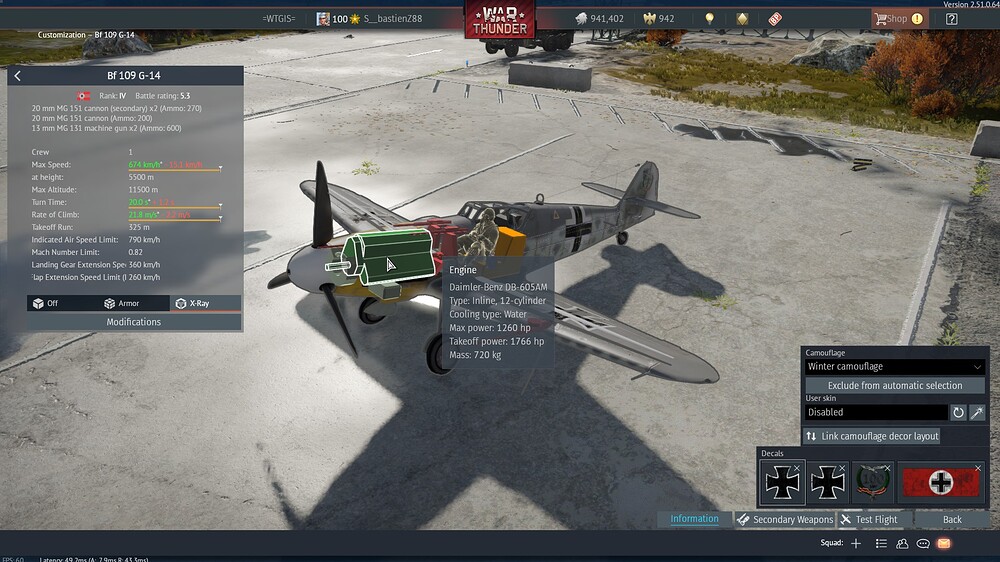Image resolution: width=1000 pixels, height=562 pixels.
Task: Click the Back button
Action: [952, 520]
